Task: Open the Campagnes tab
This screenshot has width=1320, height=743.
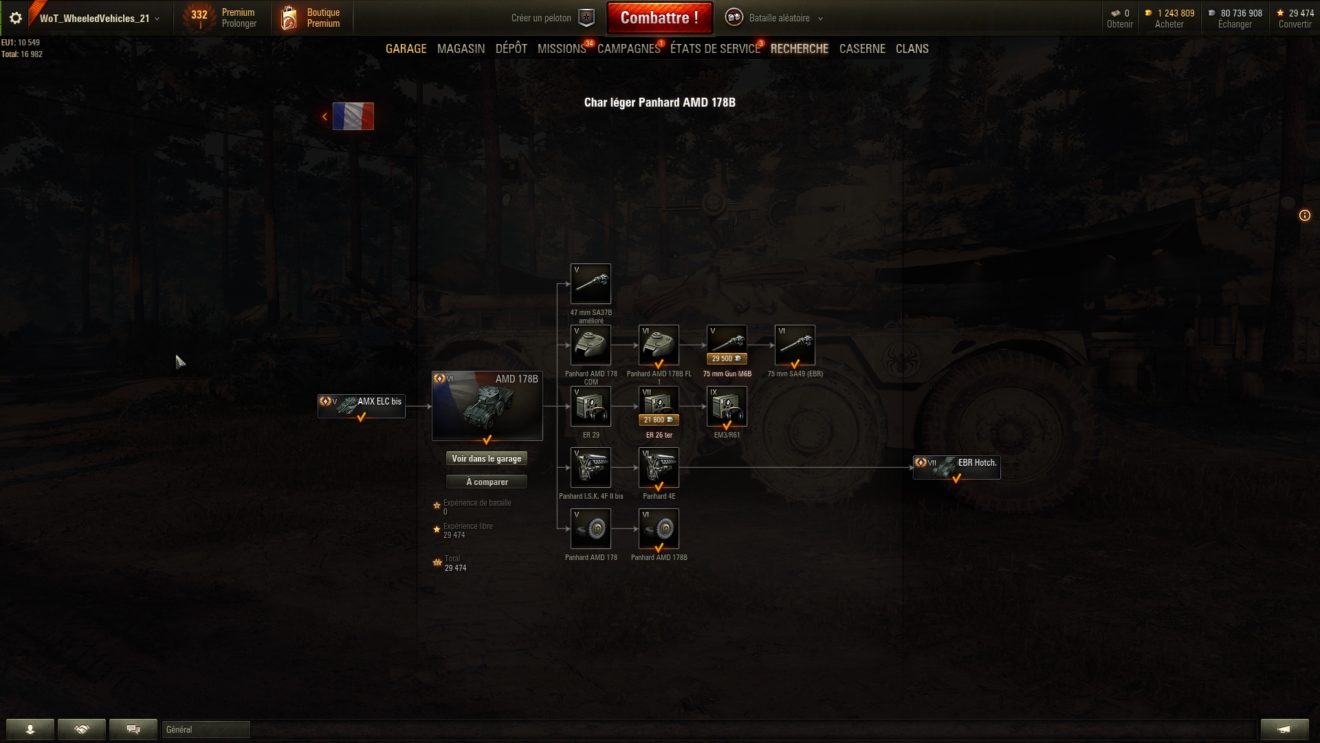Action: coord(628,49)
